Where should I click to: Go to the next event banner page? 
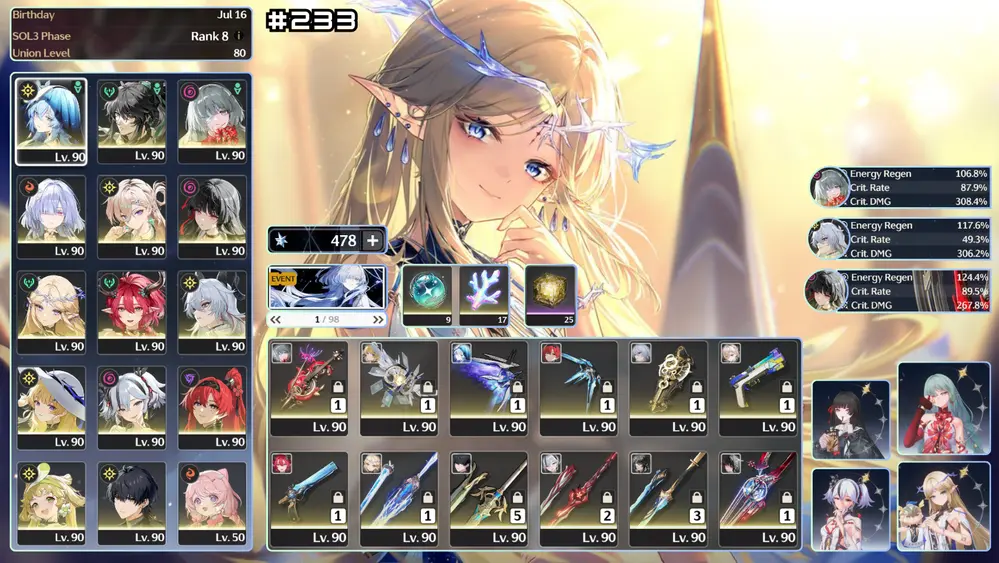pyautogui.click(x=378, y=320)
